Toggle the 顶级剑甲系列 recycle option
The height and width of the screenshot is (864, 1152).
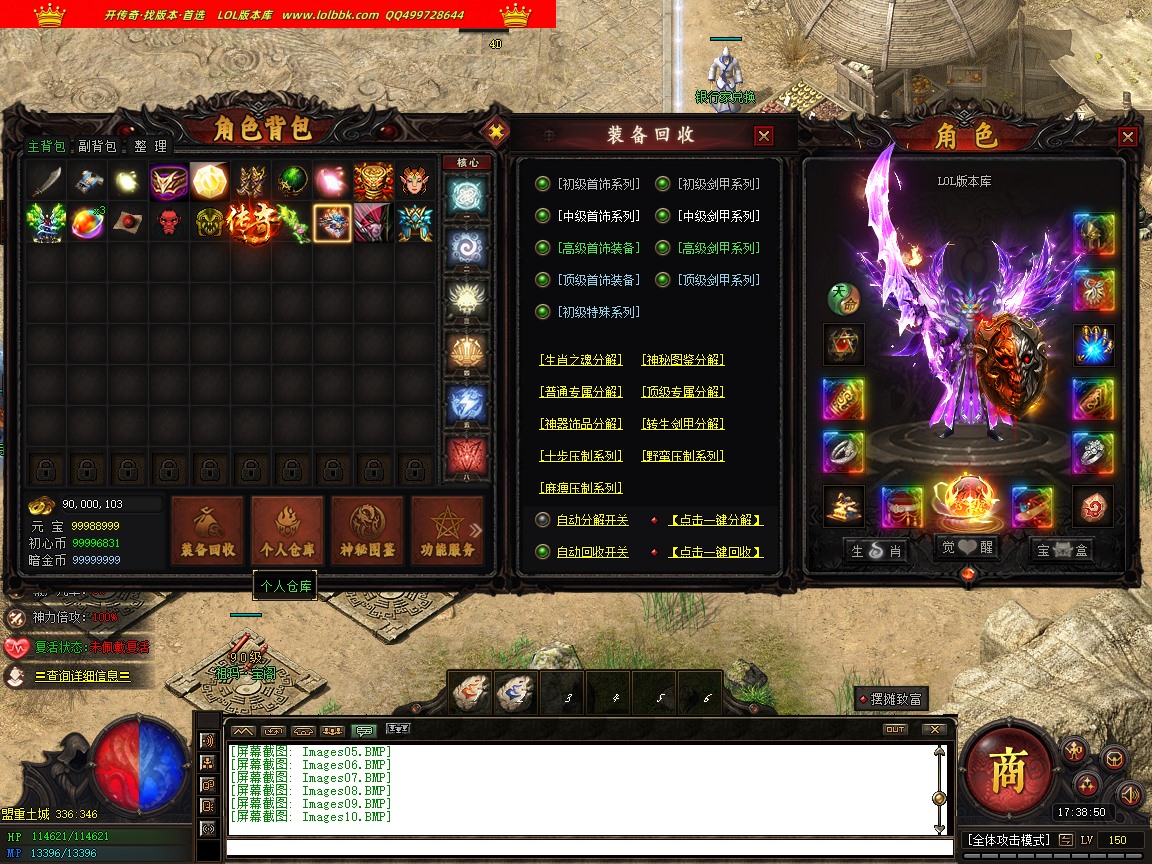[x=663, y=280]
